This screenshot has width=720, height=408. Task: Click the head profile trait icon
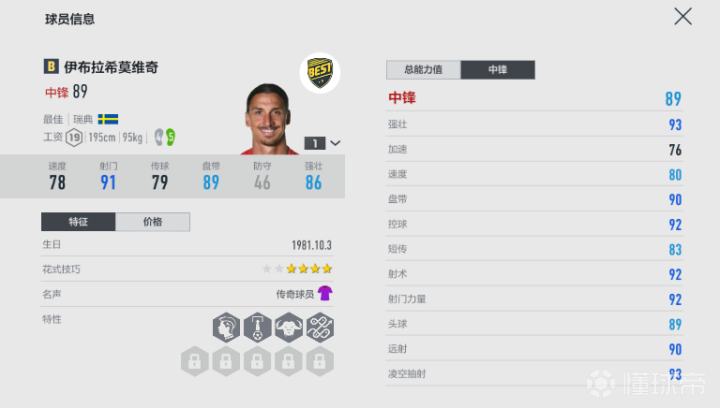[x=225, y=327]
